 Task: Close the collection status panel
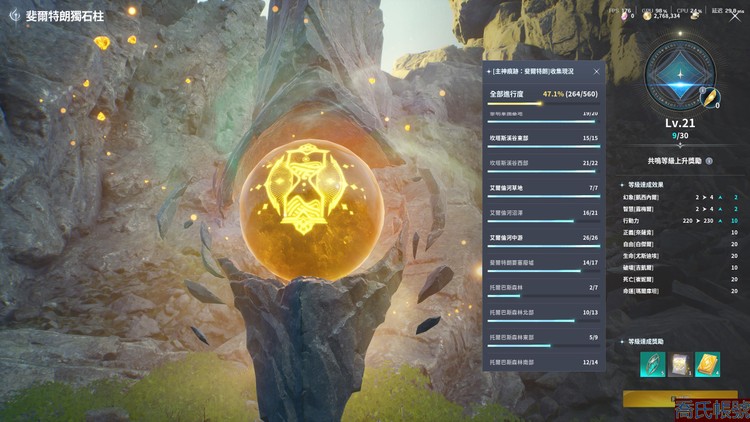[597, 72]
